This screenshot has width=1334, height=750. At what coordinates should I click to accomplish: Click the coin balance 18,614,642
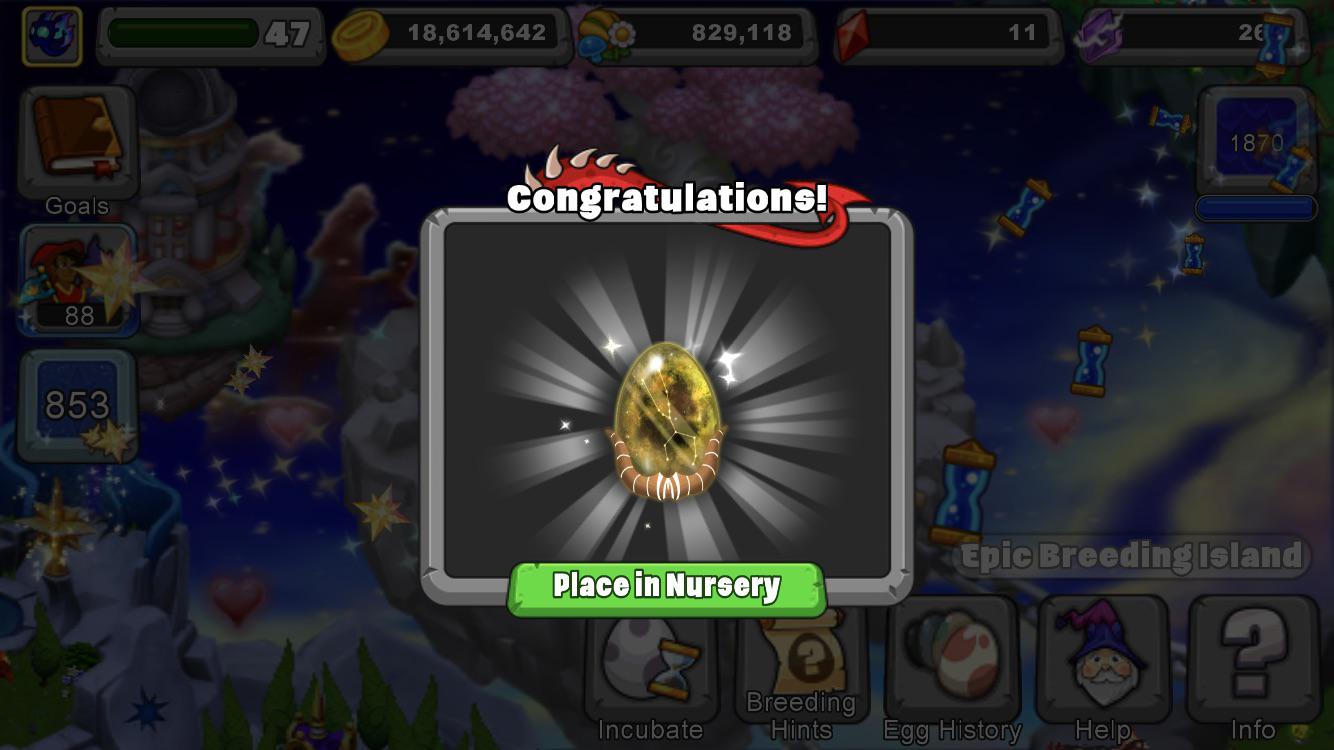pyautogui.click(x=470, y=32)
